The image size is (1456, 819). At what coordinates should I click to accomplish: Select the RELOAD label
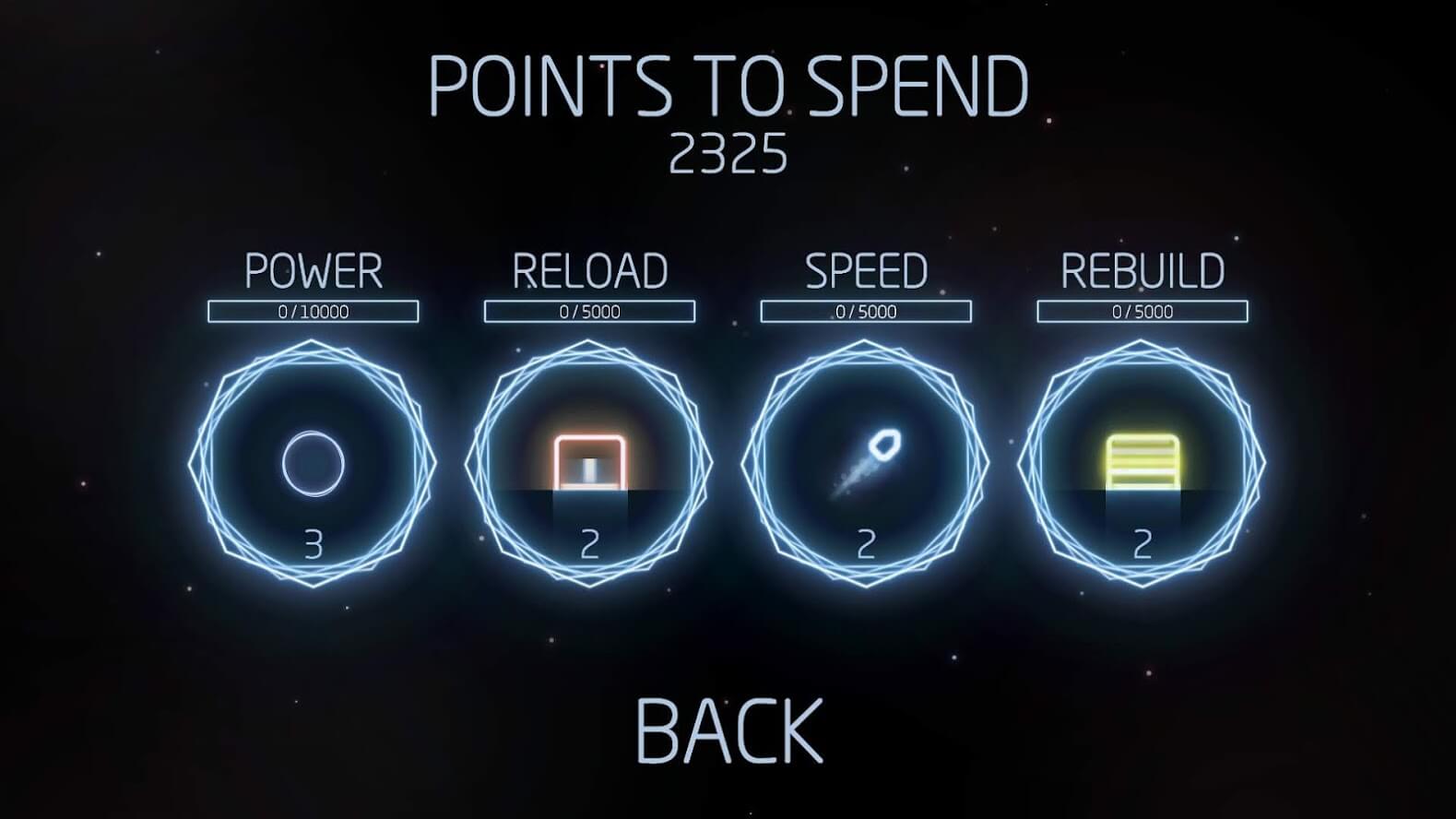[x=590, y=270]
